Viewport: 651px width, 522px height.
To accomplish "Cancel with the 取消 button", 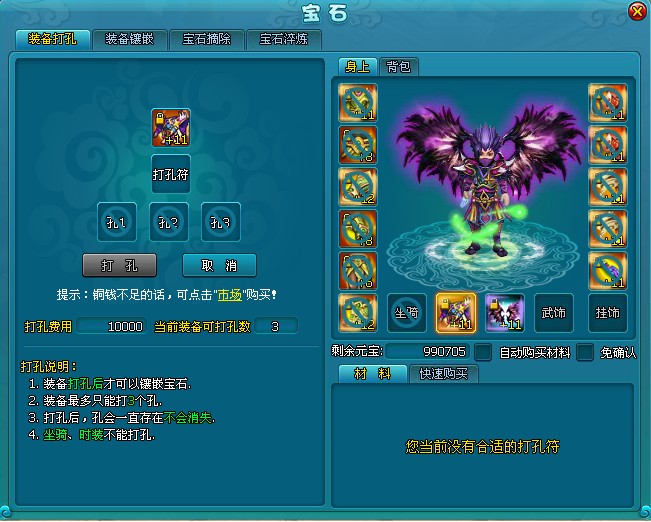I will tap(219, 265).
